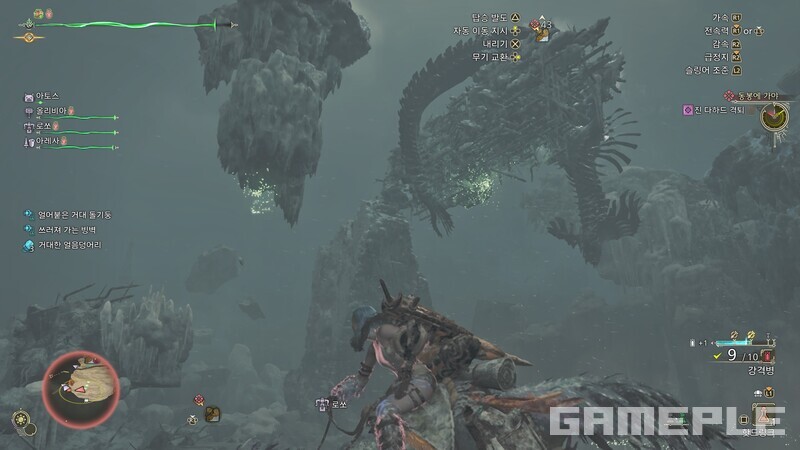
Task: Select the 로쏘 player nameplate marker
Action: point(331,405)
